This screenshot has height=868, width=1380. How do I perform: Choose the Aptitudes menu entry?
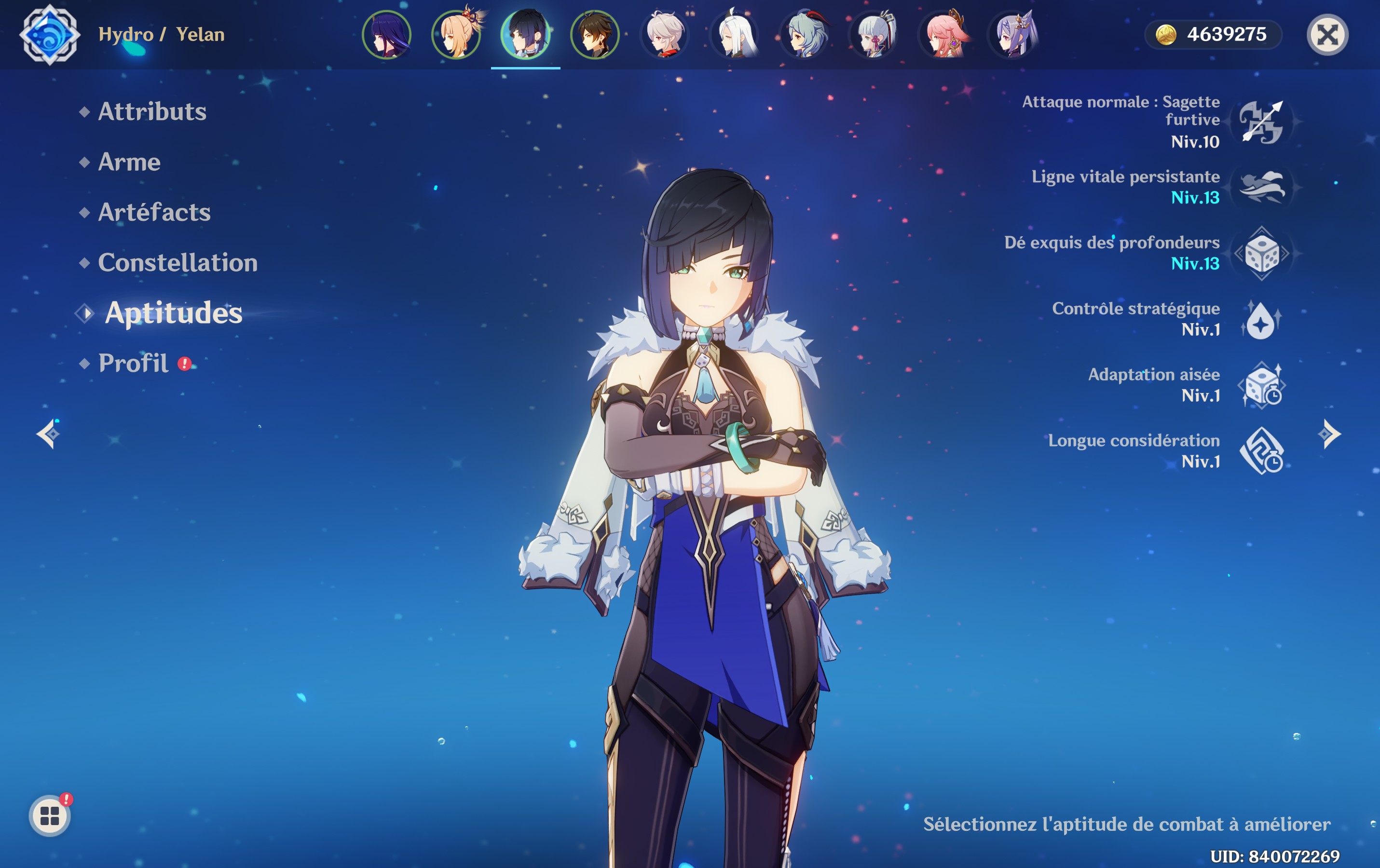[173, 313]
